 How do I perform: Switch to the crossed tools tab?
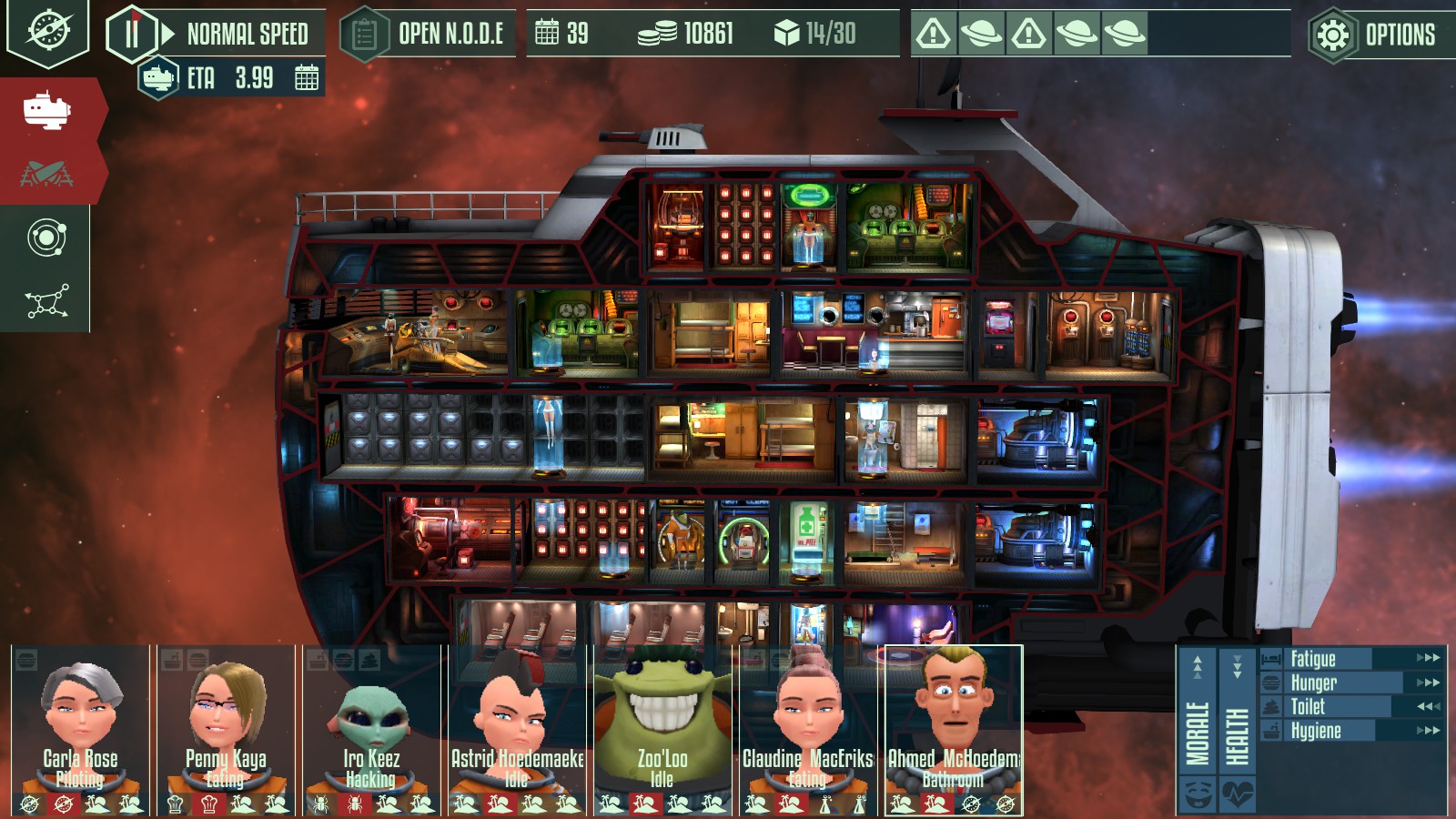(47, 173)
